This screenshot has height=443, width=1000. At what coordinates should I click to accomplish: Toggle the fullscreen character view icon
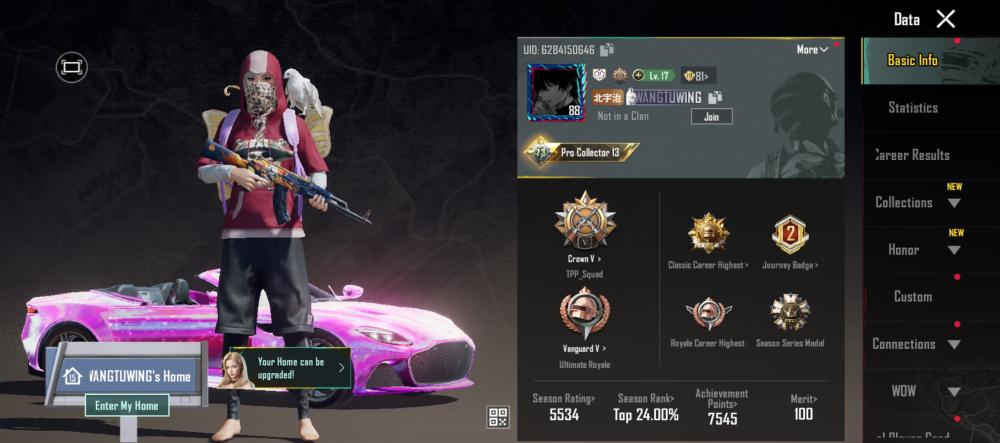coord(71,67)
